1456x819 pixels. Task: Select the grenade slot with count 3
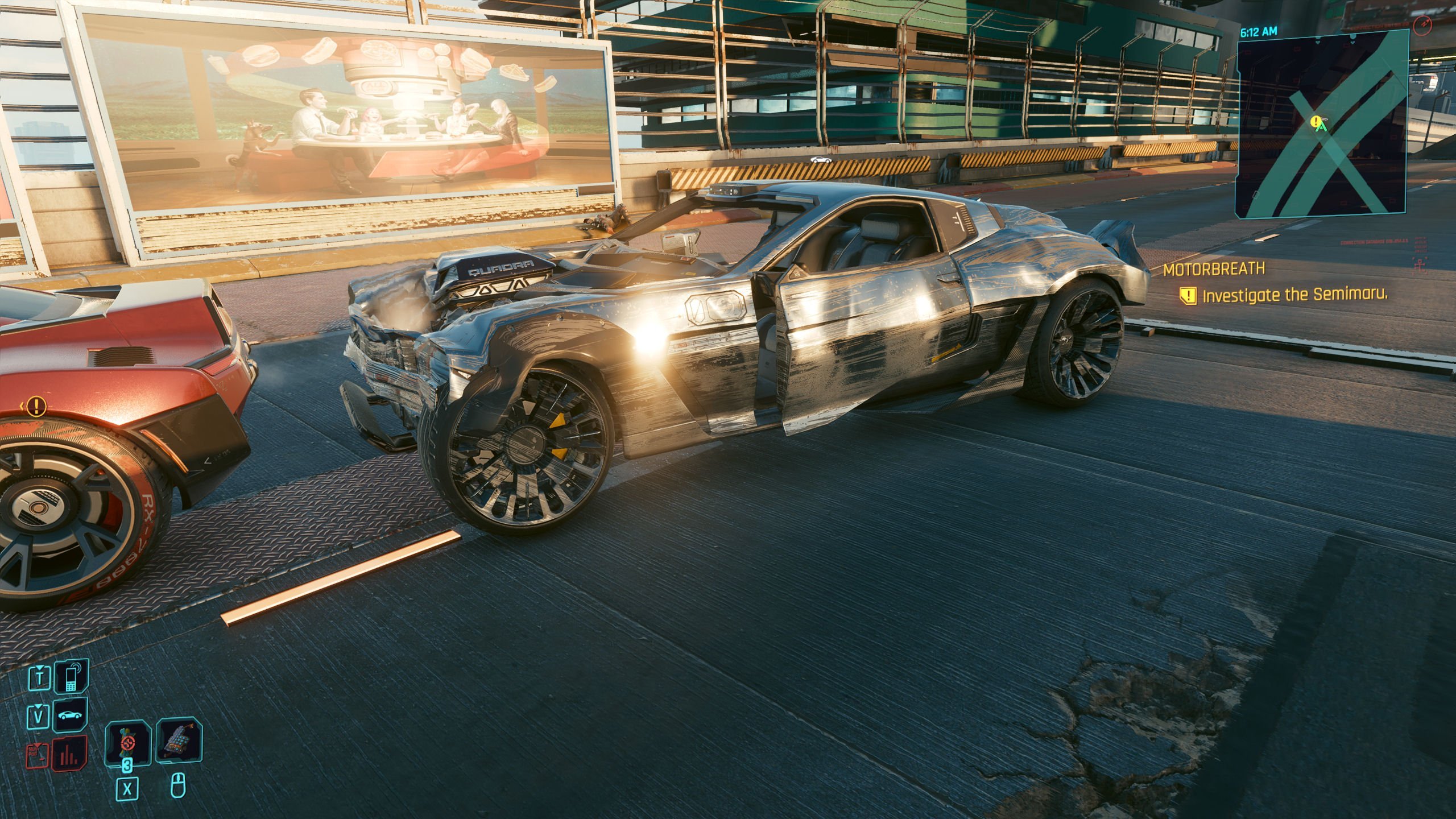click(x=127, y=742)
